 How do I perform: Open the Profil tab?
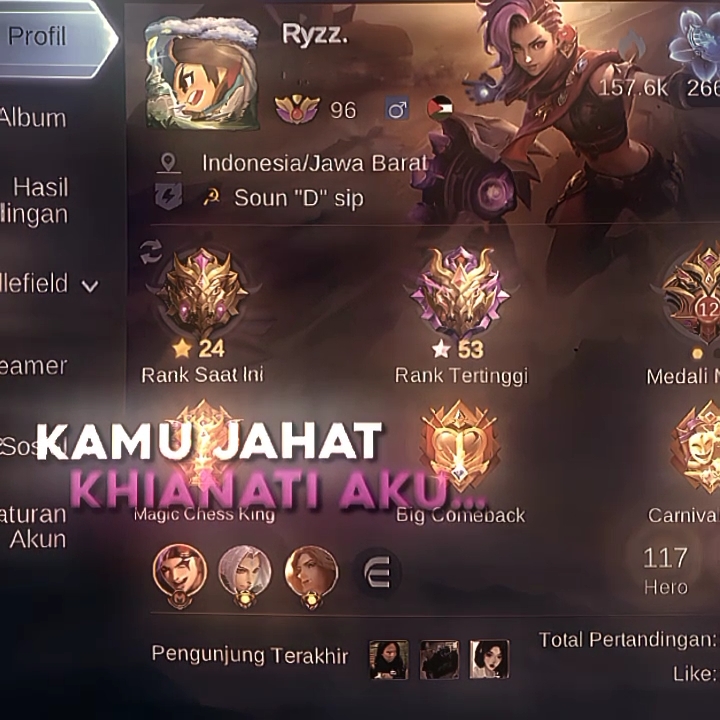tap(45, 38)
